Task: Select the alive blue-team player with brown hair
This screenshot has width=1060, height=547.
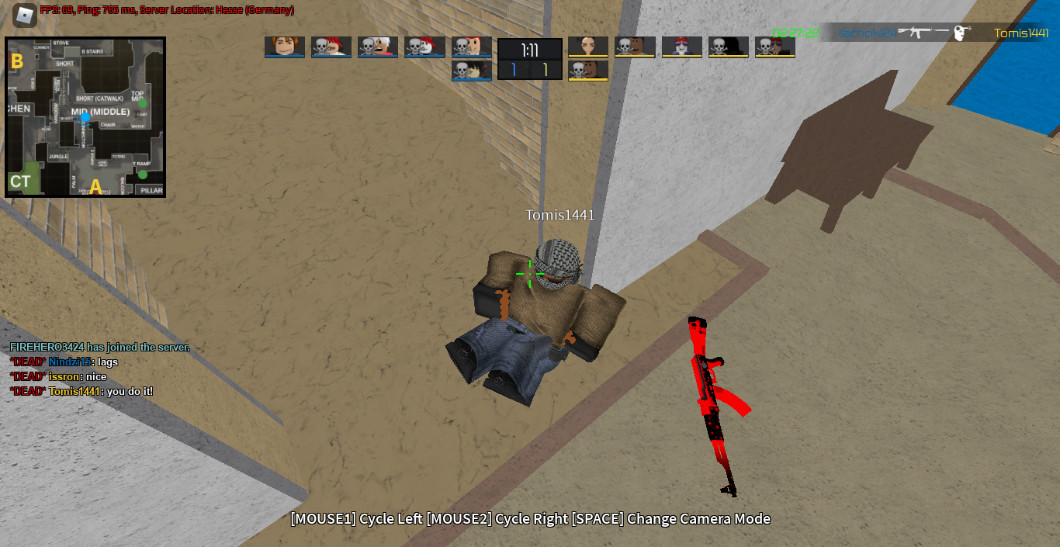Action: [x=284, y=46]
